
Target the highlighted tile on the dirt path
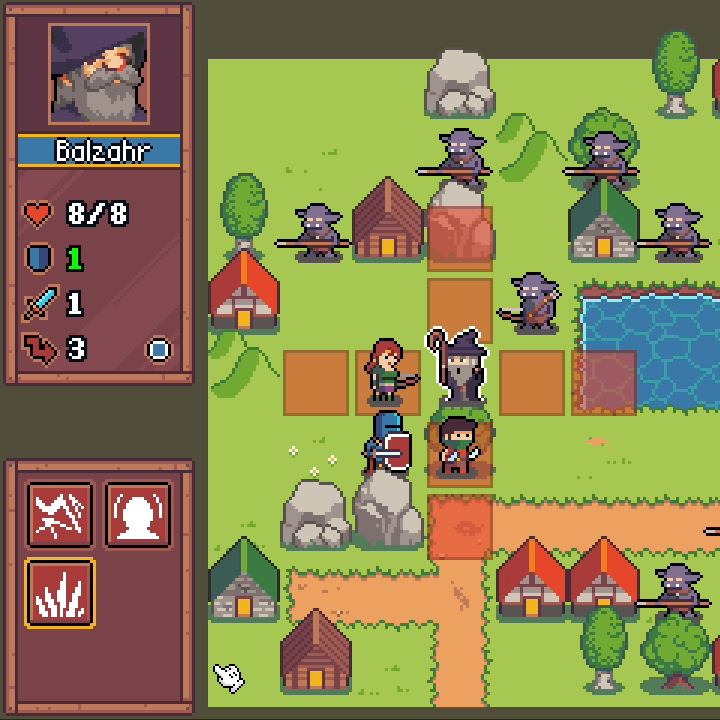(460, 527)
